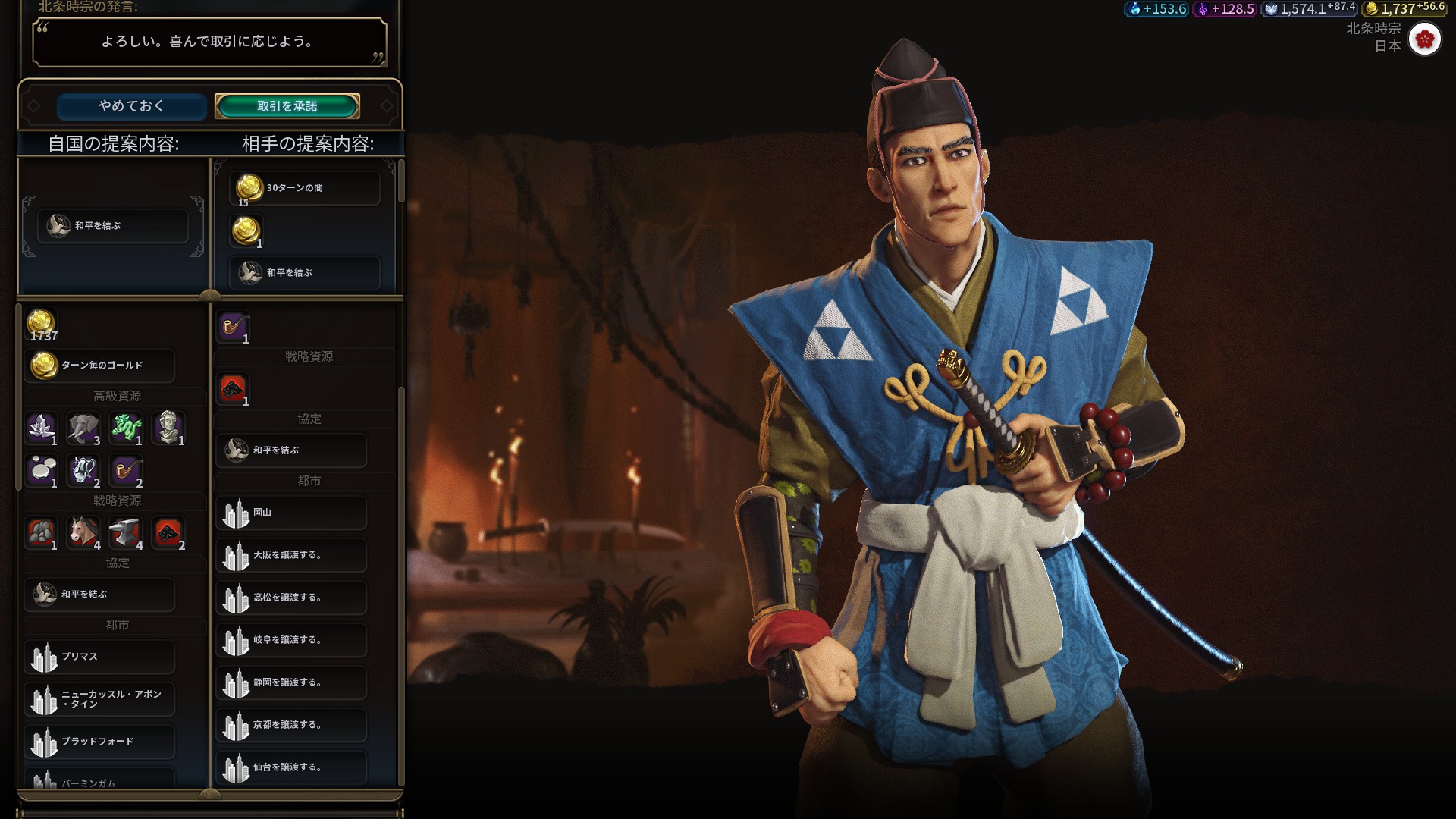
Task: Choose the elephant ivory luxury resource
Action: [x=83, y=428]
